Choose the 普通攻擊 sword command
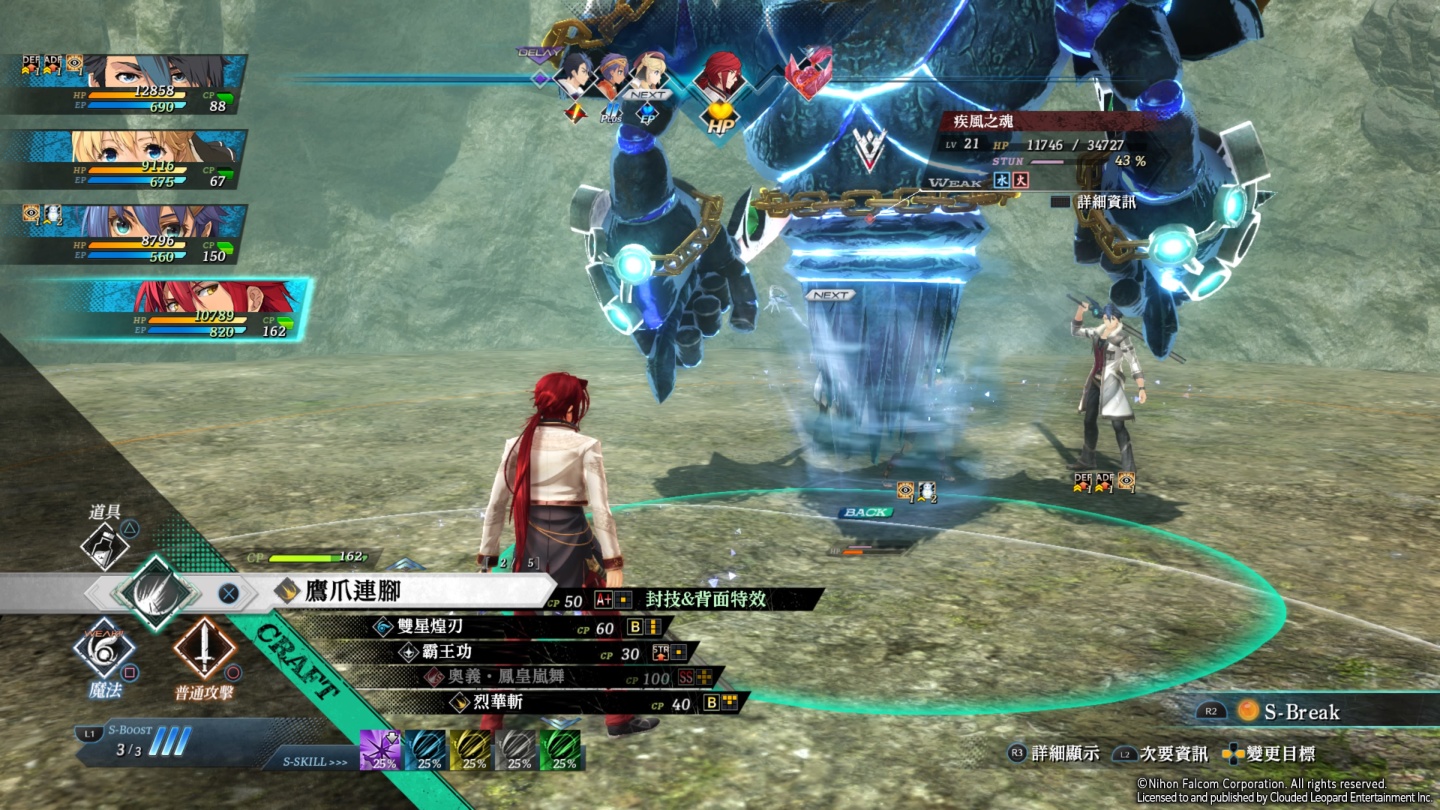 click(x=205, y=650)
